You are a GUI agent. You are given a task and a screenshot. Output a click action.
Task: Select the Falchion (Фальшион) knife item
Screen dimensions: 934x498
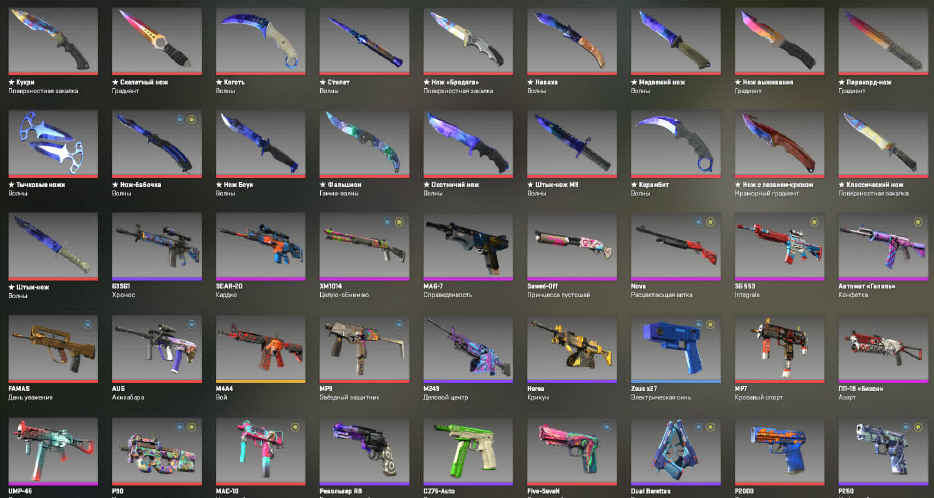363,143
